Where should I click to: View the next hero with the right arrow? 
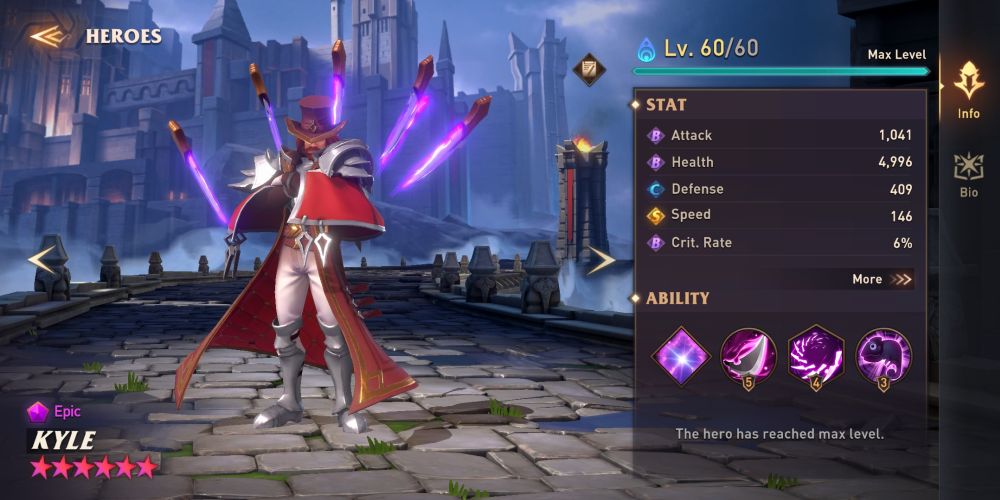coord(600,260)
